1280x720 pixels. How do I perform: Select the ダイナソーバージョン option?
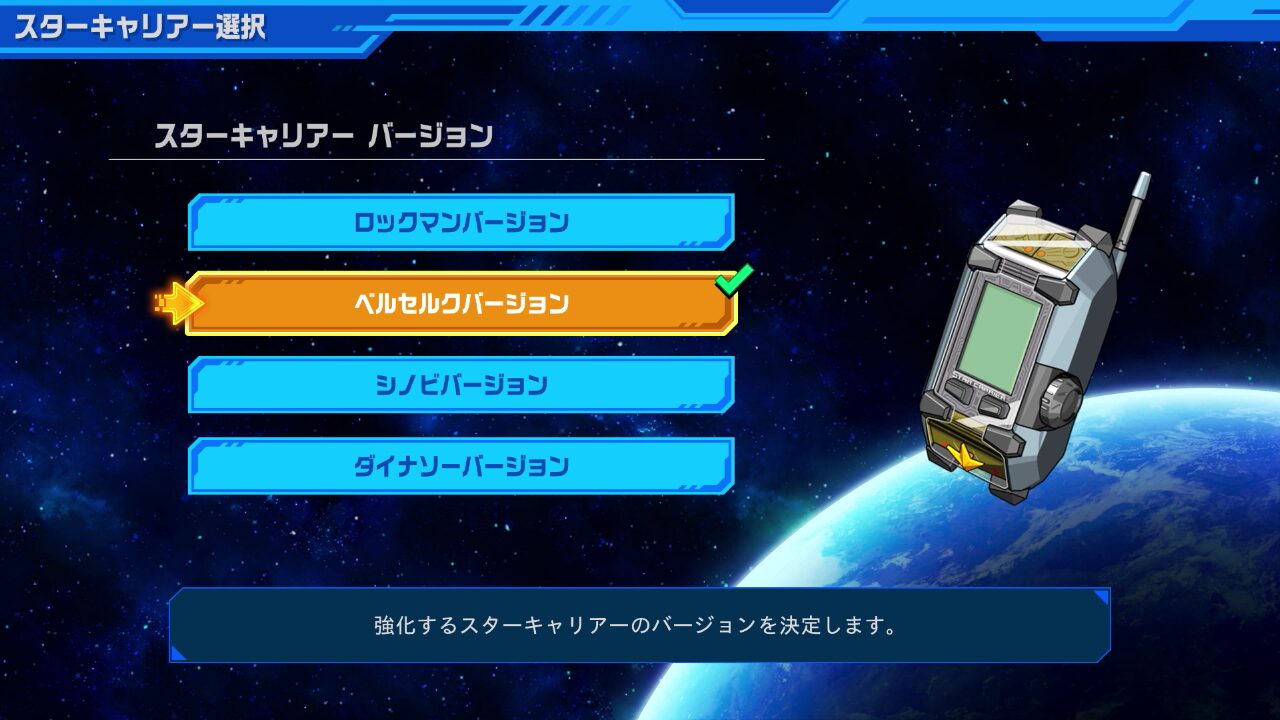pyautogui.click(x=461, y=466)
